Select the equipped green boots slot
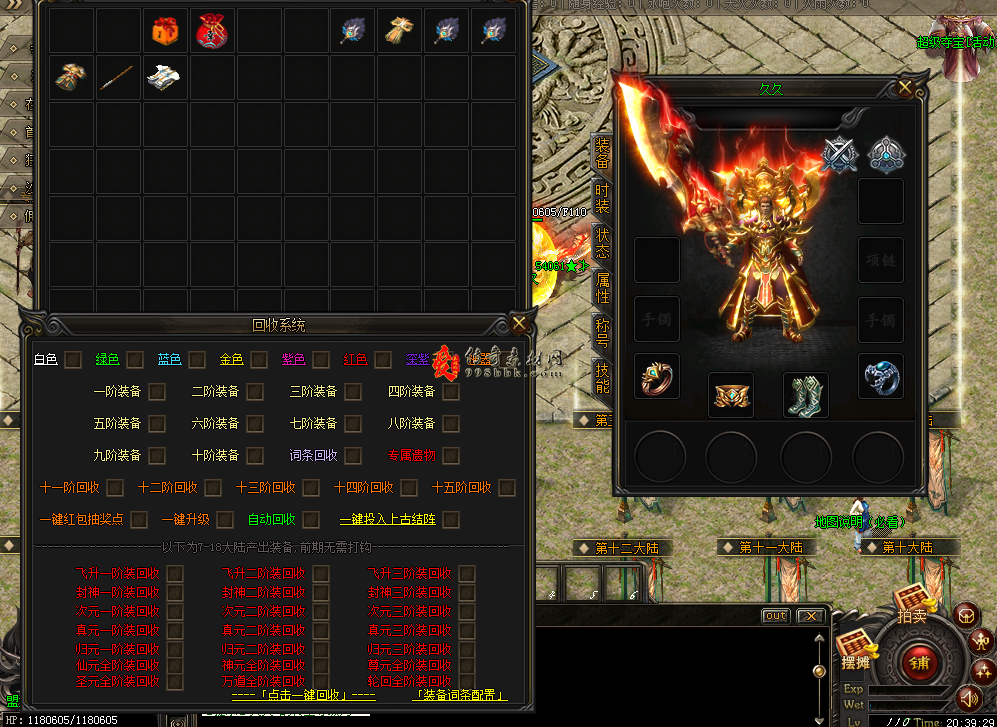The width and height of the screenshot is (997, 727). pyautogui.click(x=805, y=396)
